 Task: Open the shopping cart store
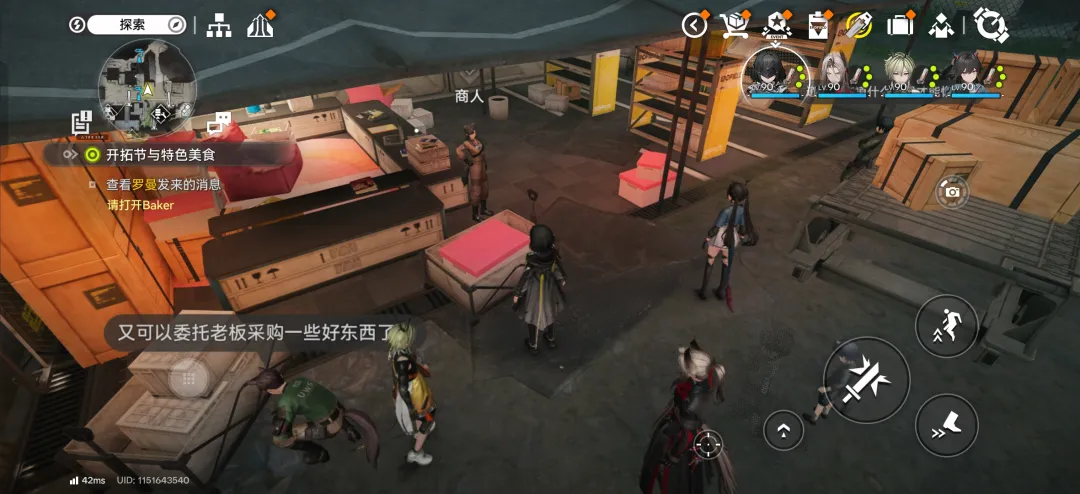(x=736, y=25)
